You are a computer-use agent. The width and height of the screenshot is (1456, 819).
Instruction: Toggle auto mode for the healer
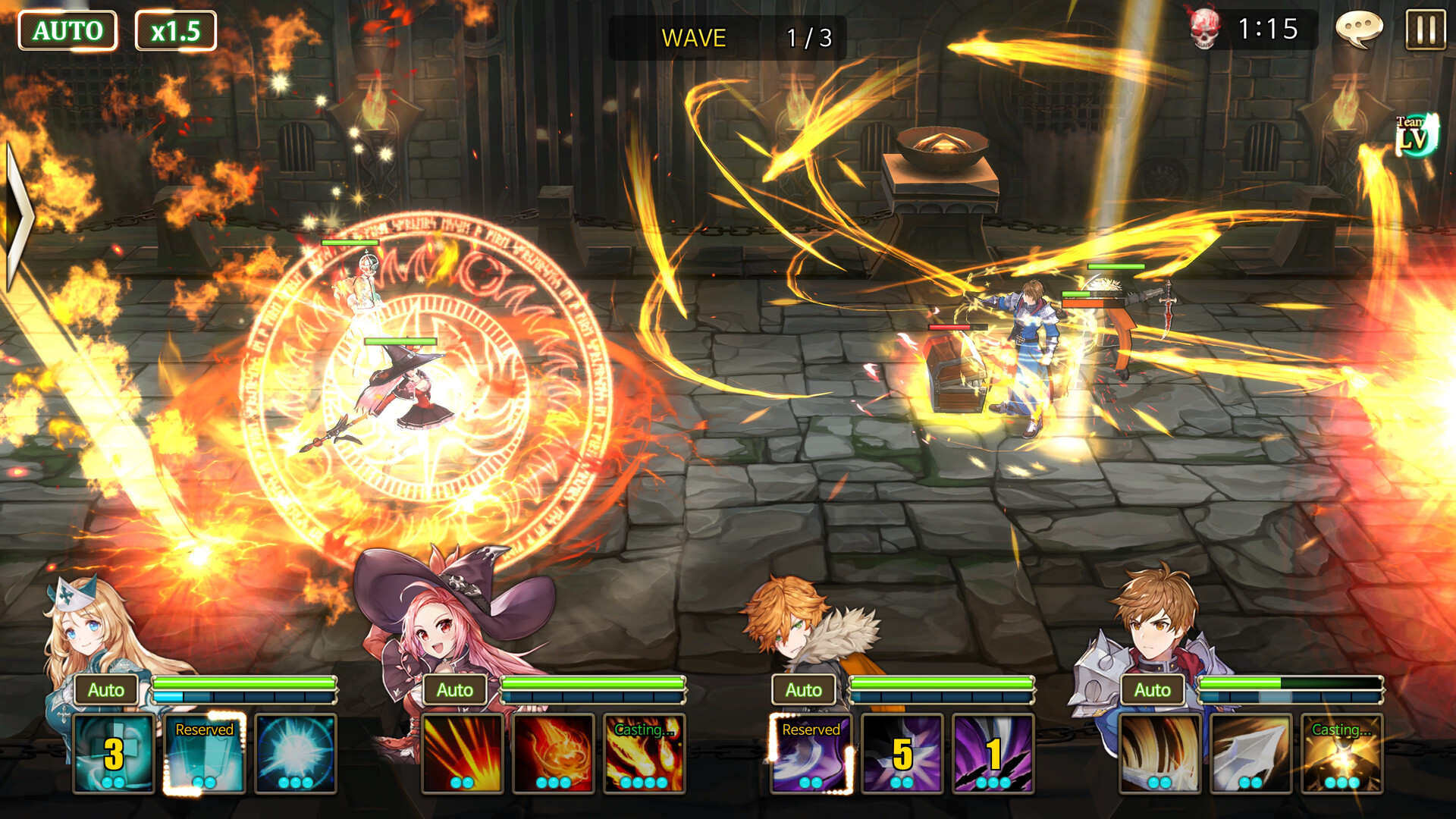click(x=106, y=690)
